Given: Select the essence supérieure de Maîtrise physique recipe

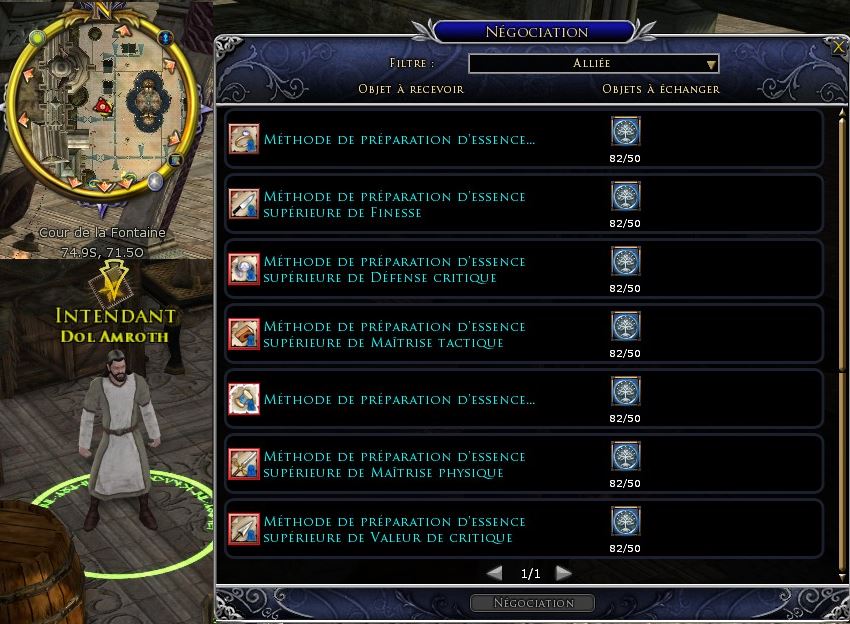Looking at the screenshot, I should (x=394, y=464).
